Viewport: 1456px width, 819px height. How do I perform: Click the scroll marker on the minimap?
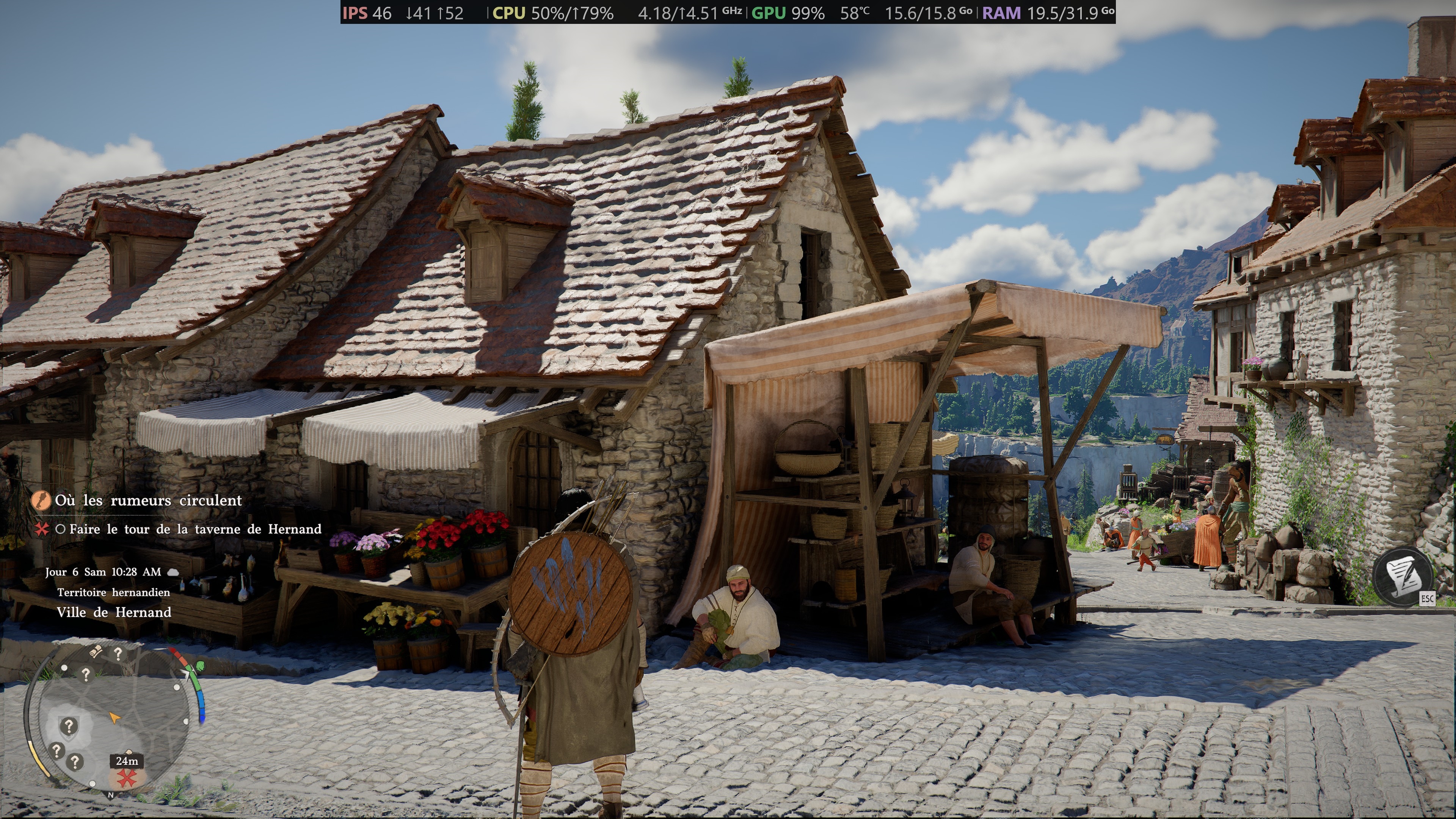[96, 651]
